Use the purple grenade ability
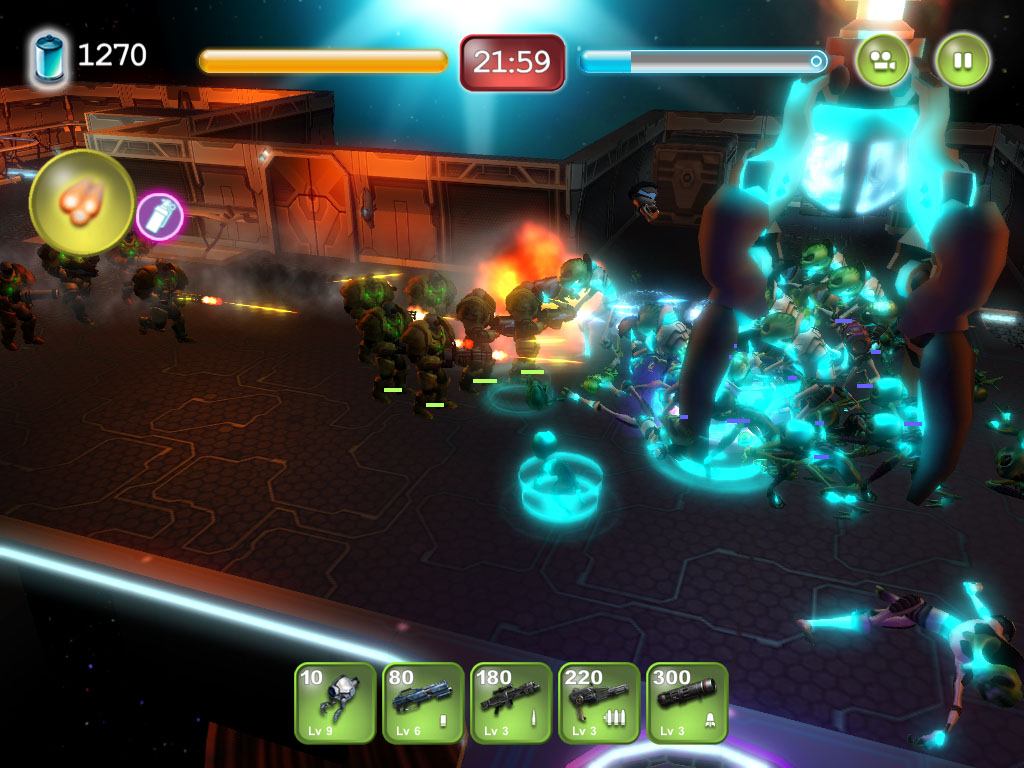 (160, 216)
